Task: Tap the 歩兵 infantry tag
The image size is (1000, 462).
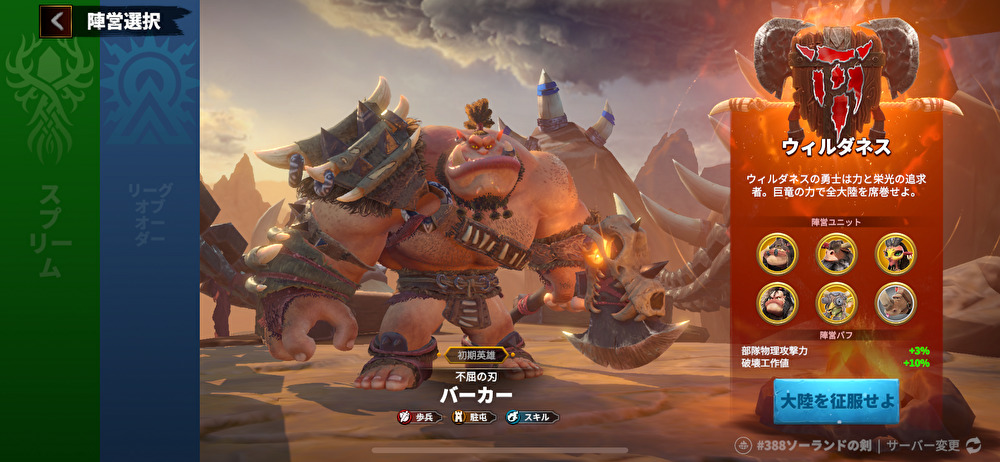Action: pyautogui.click(x=419, y=417)
